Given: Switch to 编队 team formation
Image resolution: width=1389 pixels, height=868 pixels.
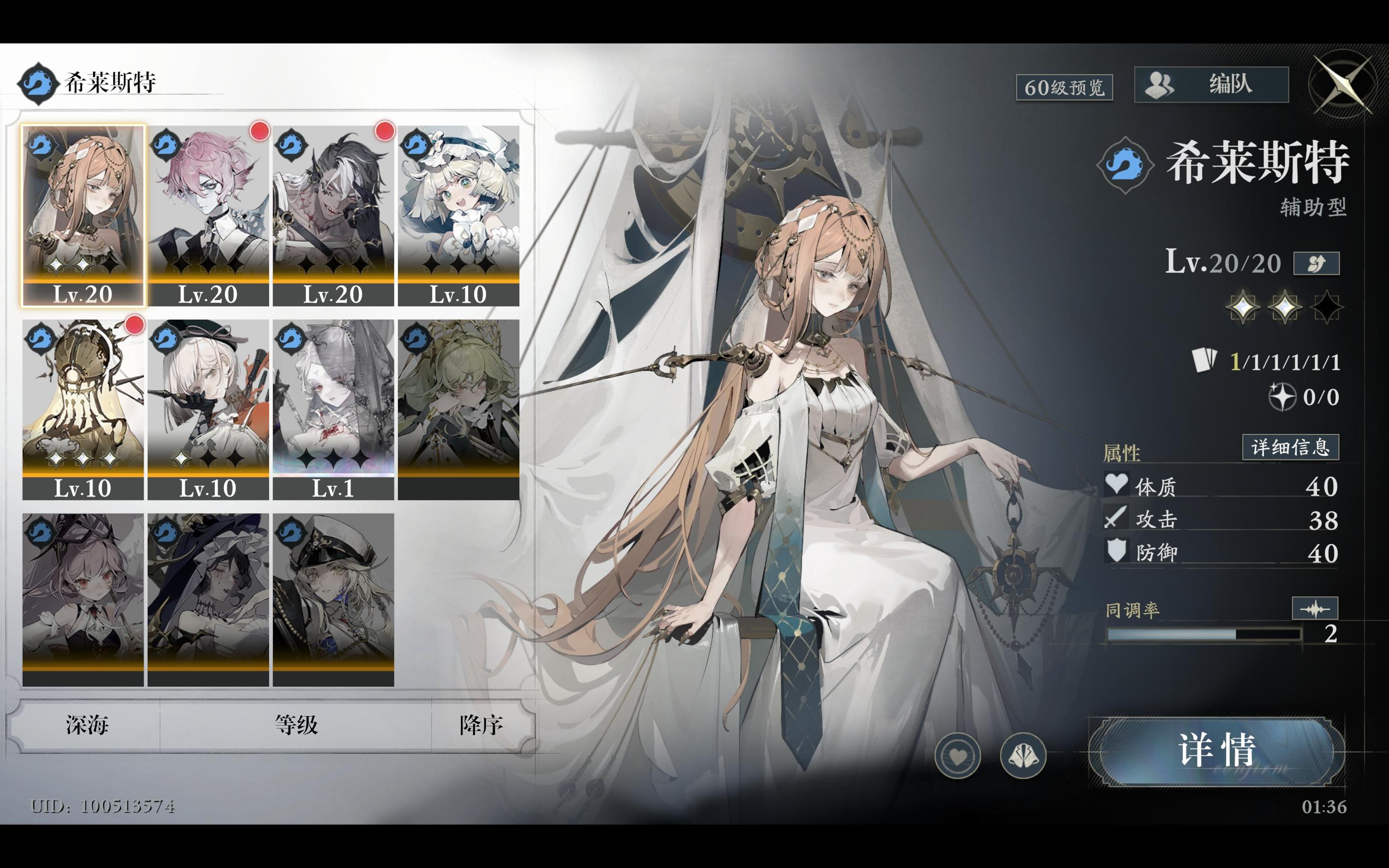Looking at the screenshot, I should pos(1211,84).
